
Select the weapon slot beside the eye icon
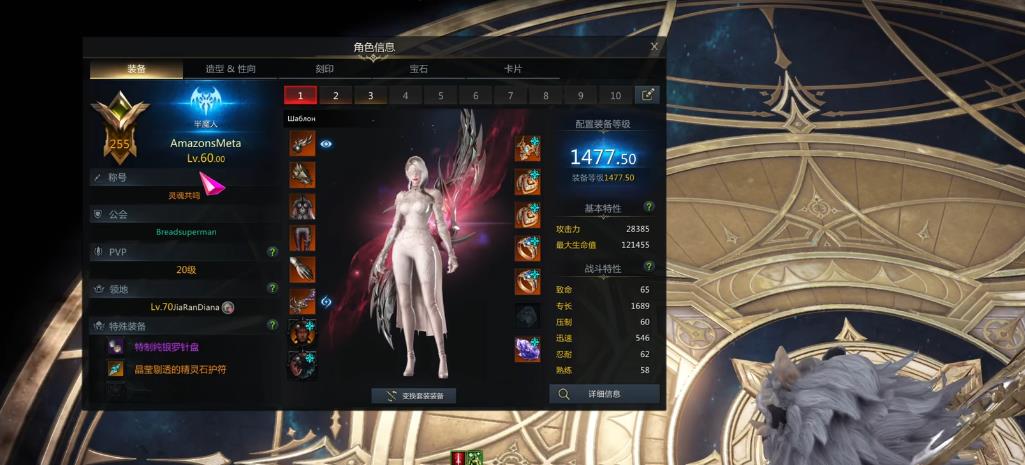302,144
